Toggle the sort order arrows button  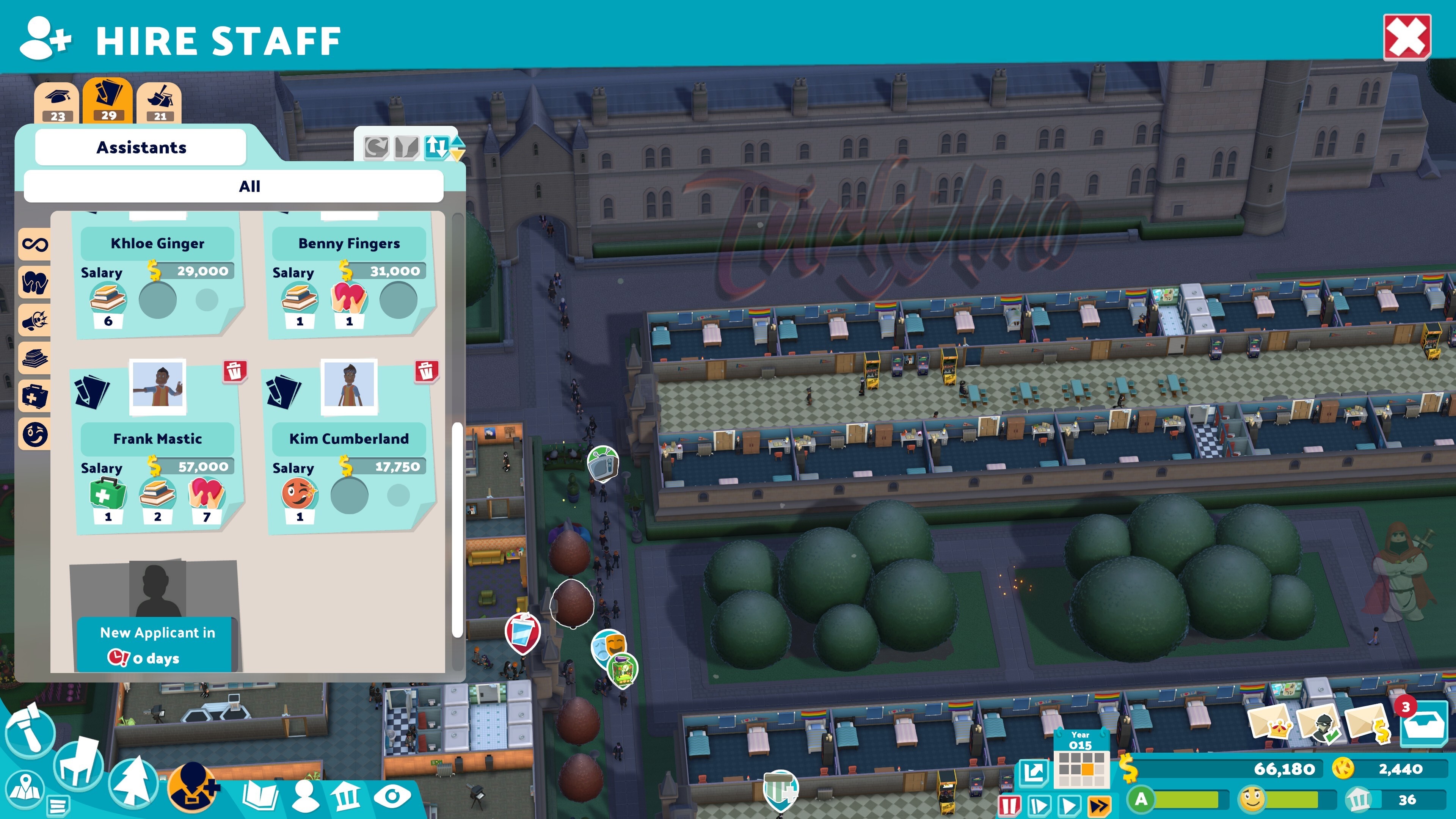(x=436, y=147)
